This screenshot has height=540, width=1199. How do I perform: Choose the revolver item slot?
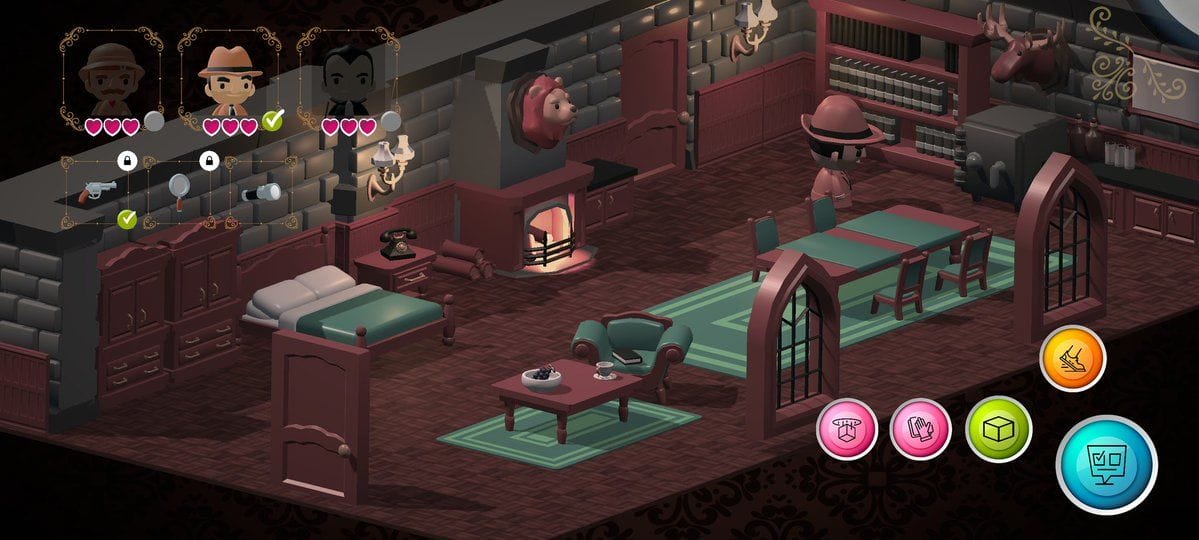(x=100, y=190)
